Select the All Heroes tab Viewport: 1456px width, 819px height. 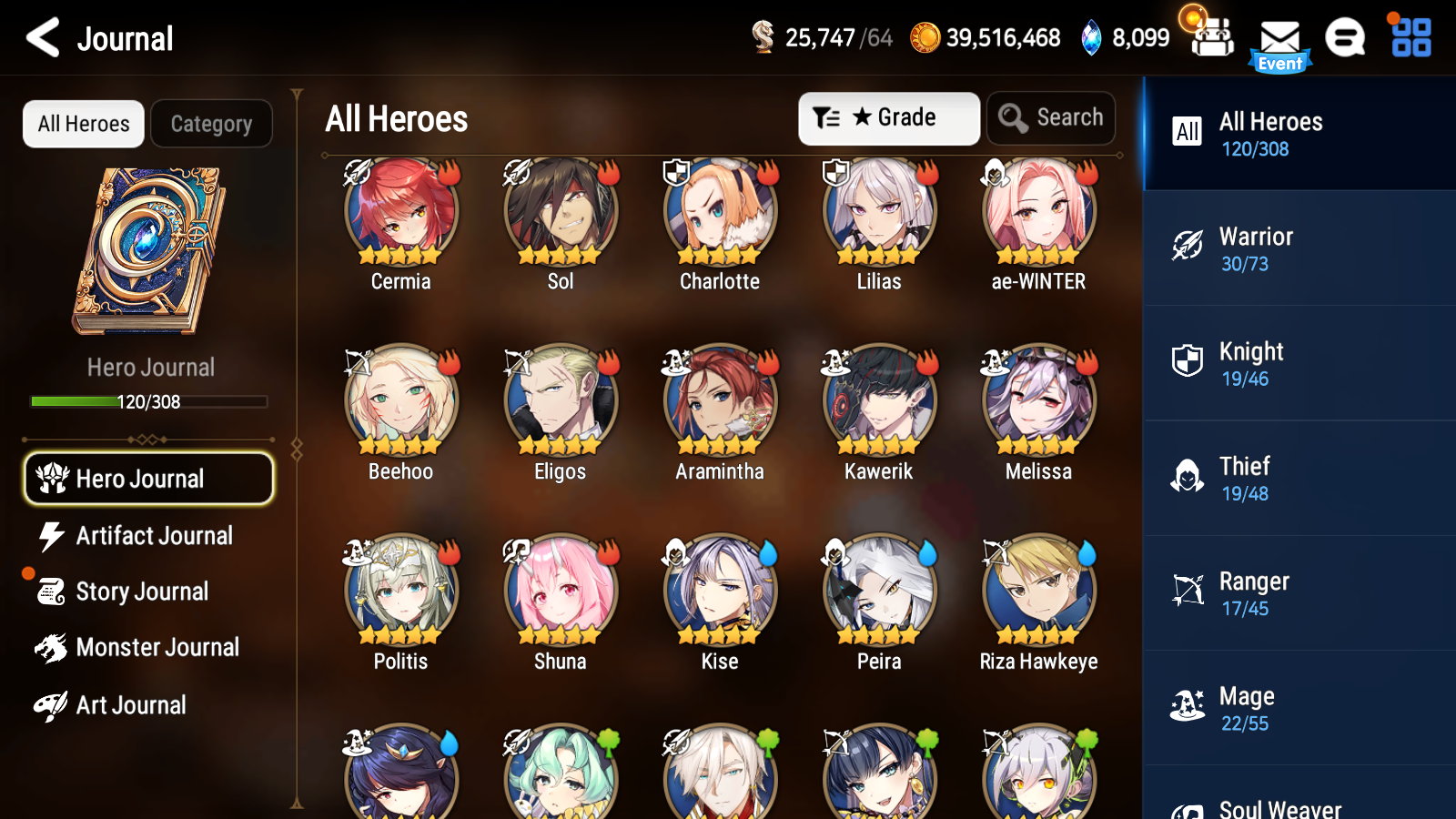pyautogui.click(x=83, y=124)
